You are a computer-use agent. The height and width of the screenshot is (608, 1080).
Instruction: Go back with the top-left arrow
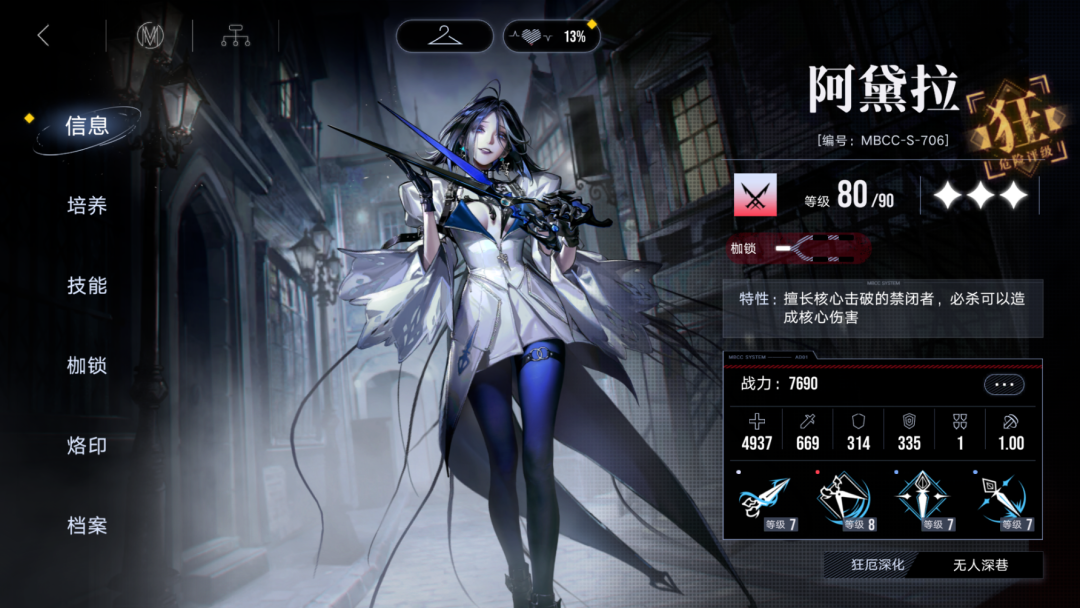pyautogui.click(x=43, y=36)
